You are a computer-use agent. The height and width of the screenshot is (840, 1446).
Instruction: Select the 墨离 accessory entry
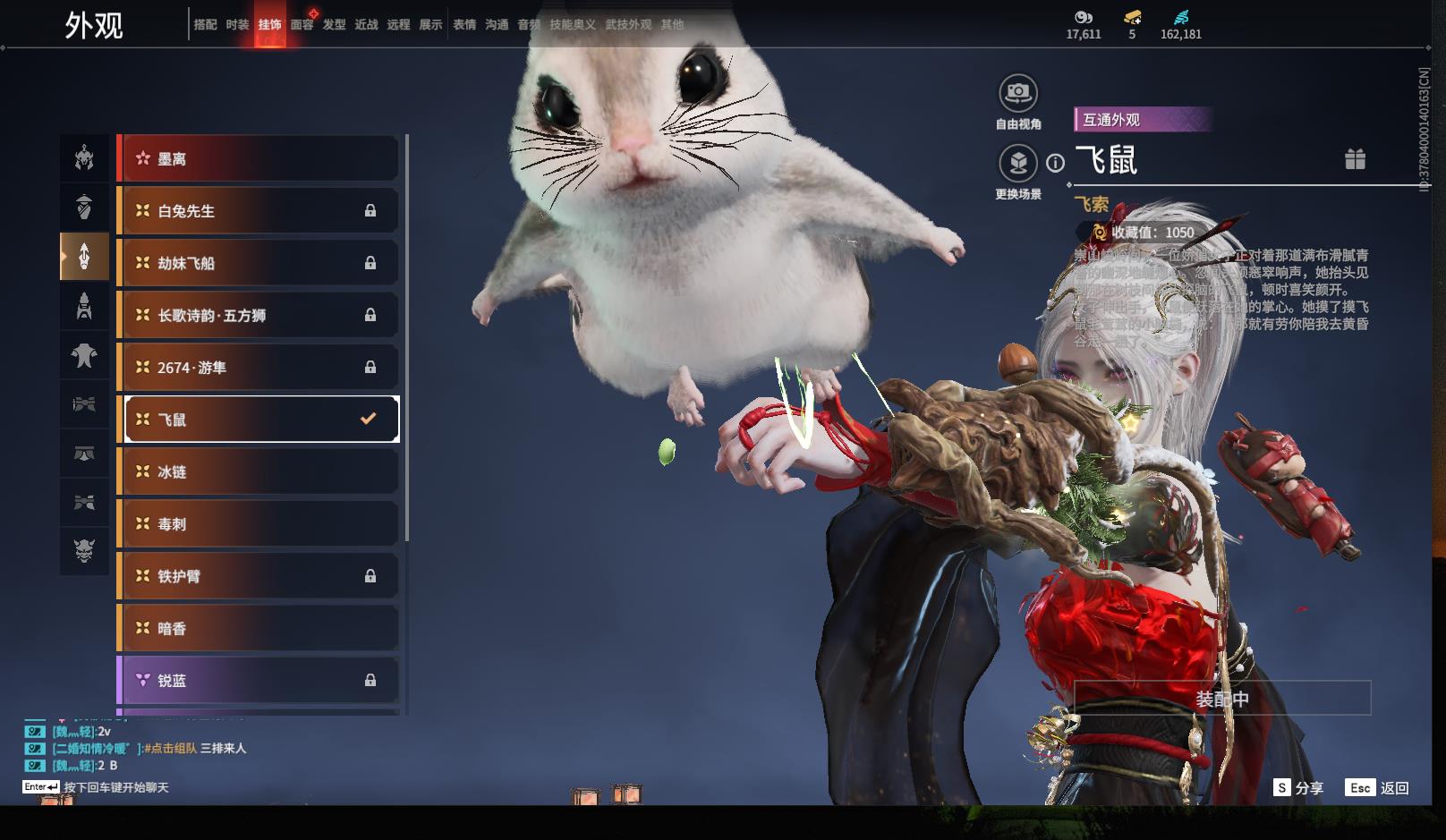point(259,159)
